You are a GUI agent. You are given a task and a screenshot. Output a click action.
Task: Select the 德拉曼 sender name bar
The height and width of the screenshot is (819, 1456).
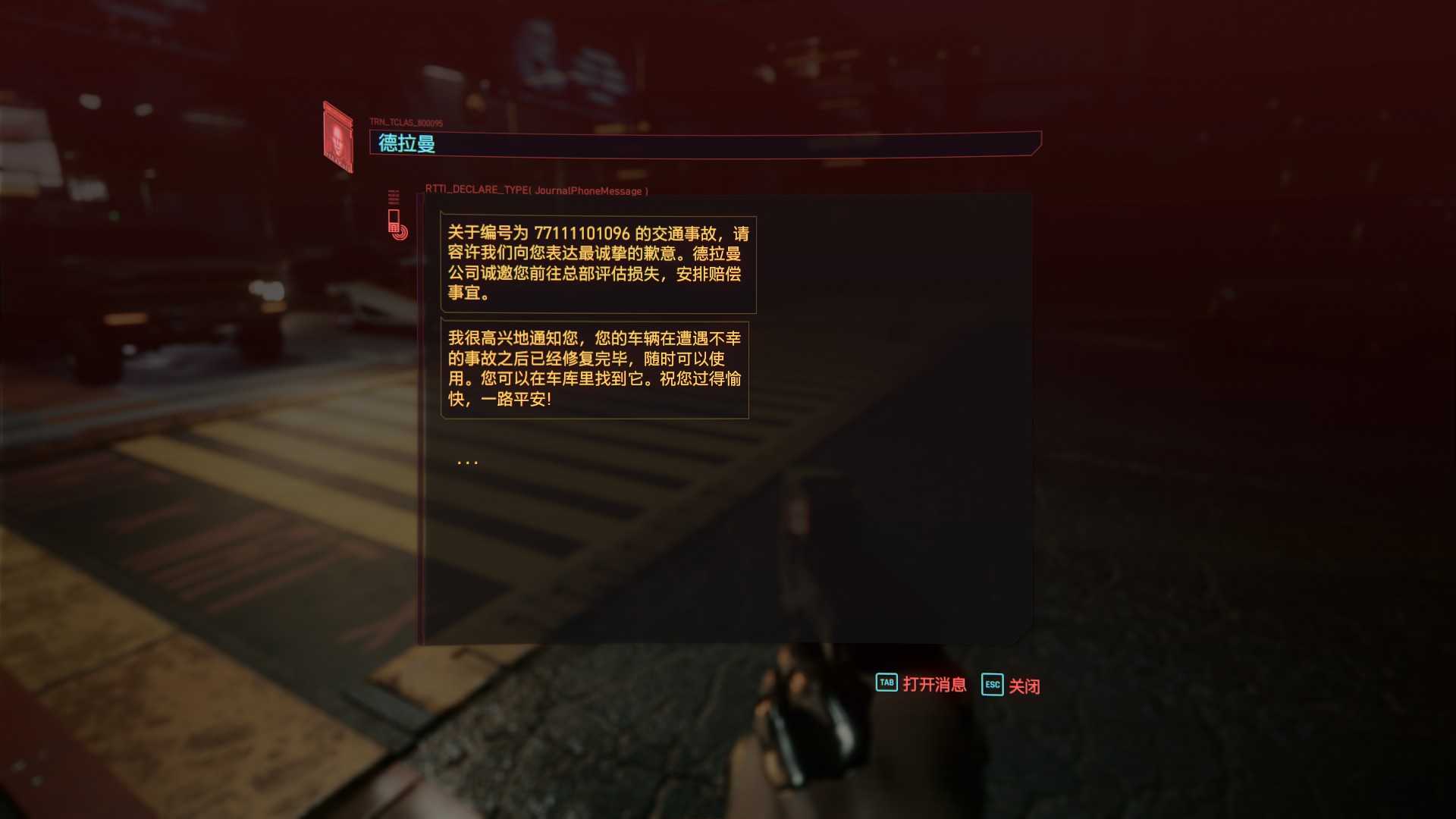(x=704, y=143)
